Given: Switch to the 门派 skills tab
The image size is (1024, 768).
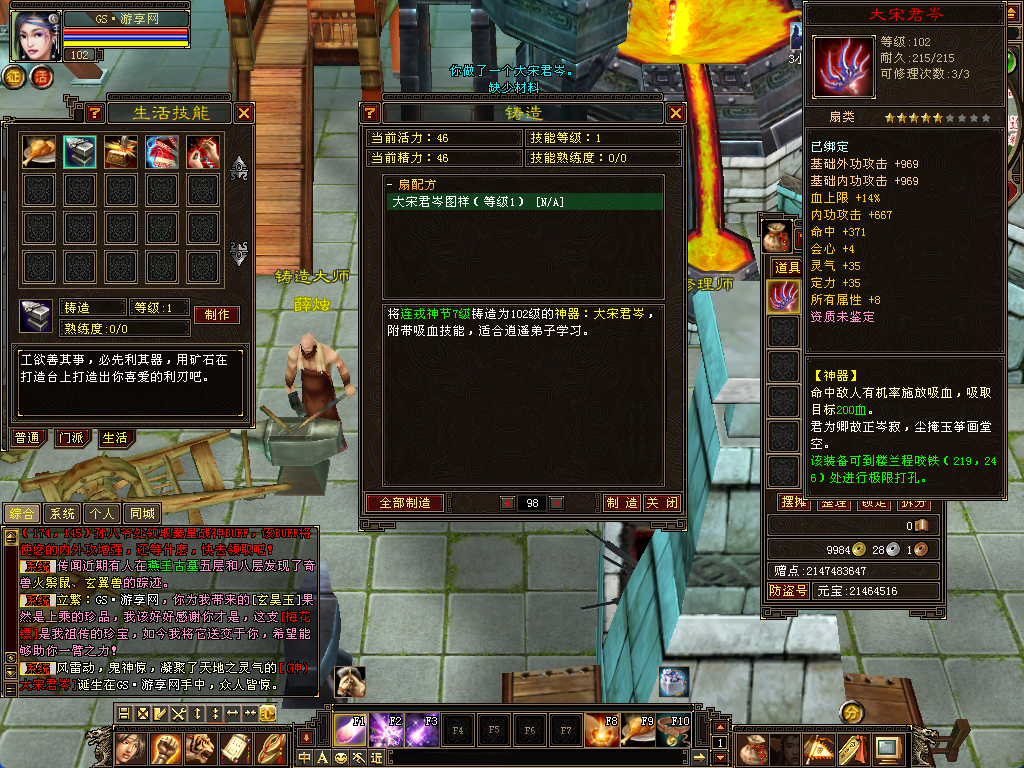Looking at the screenshot, I should point(71,438).
